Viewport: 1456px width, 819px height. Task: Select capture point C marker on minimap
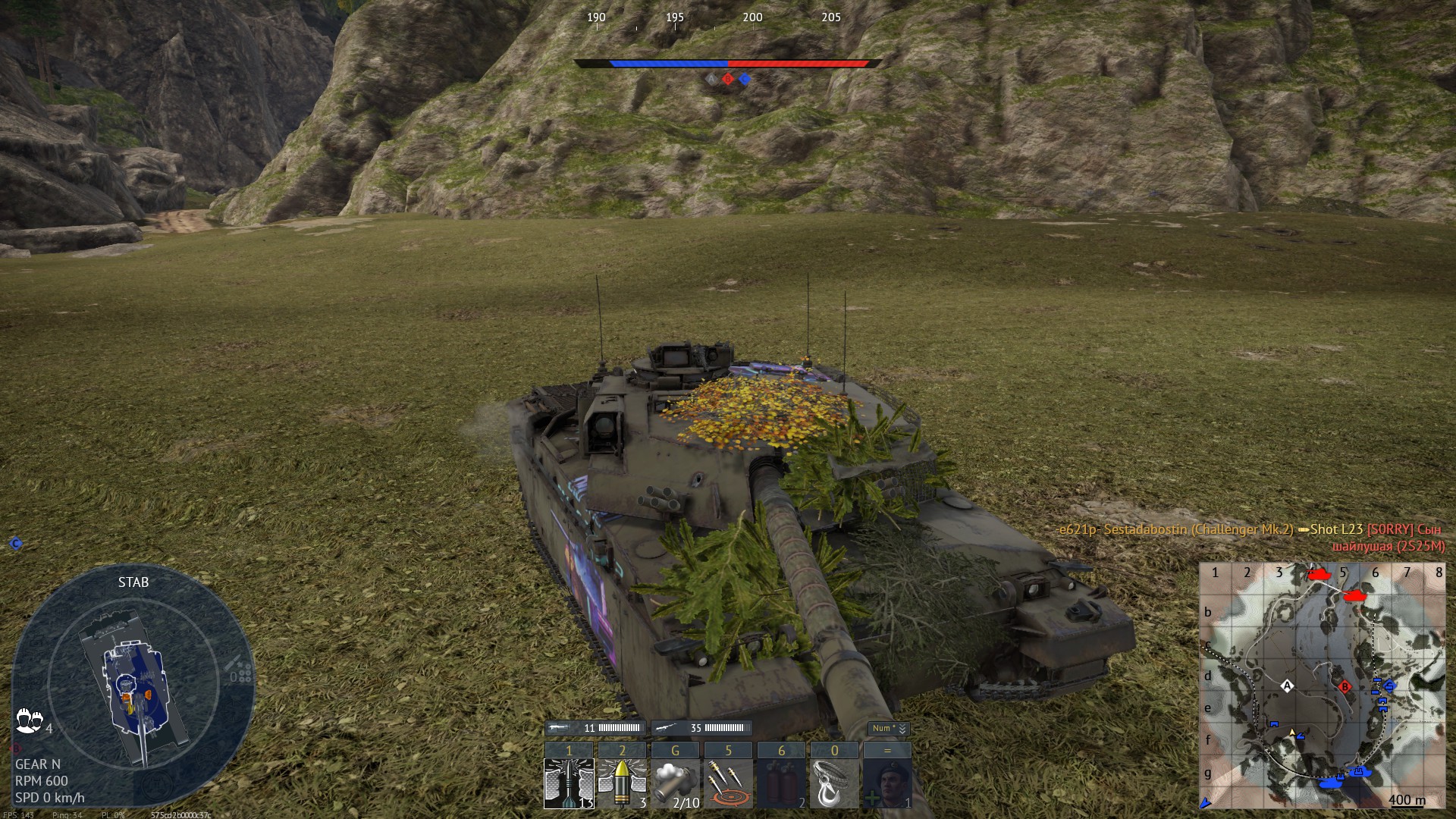pyautogui.click(x=1389, y=686)
